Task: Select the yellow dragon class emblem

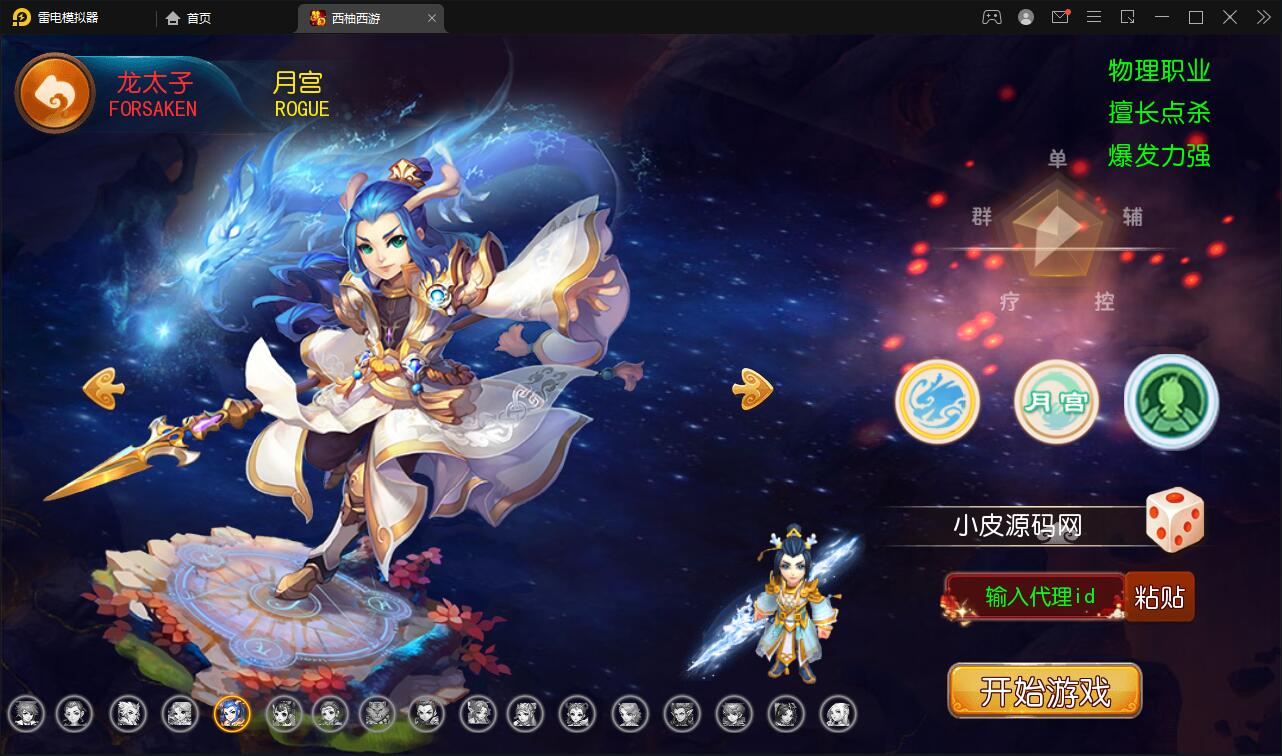Action: click(x=937, y=399)
